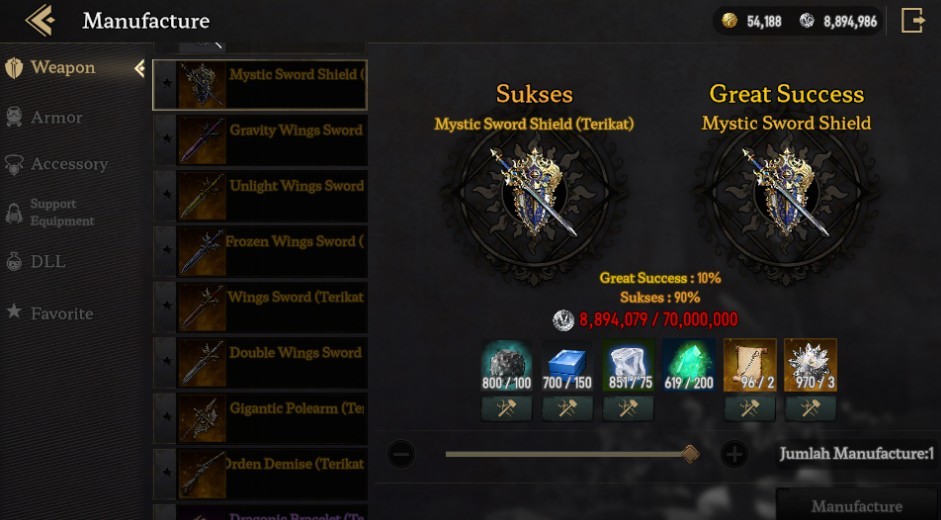Decrease manufacture amount with minus button
941x520 pixels.
401,455
